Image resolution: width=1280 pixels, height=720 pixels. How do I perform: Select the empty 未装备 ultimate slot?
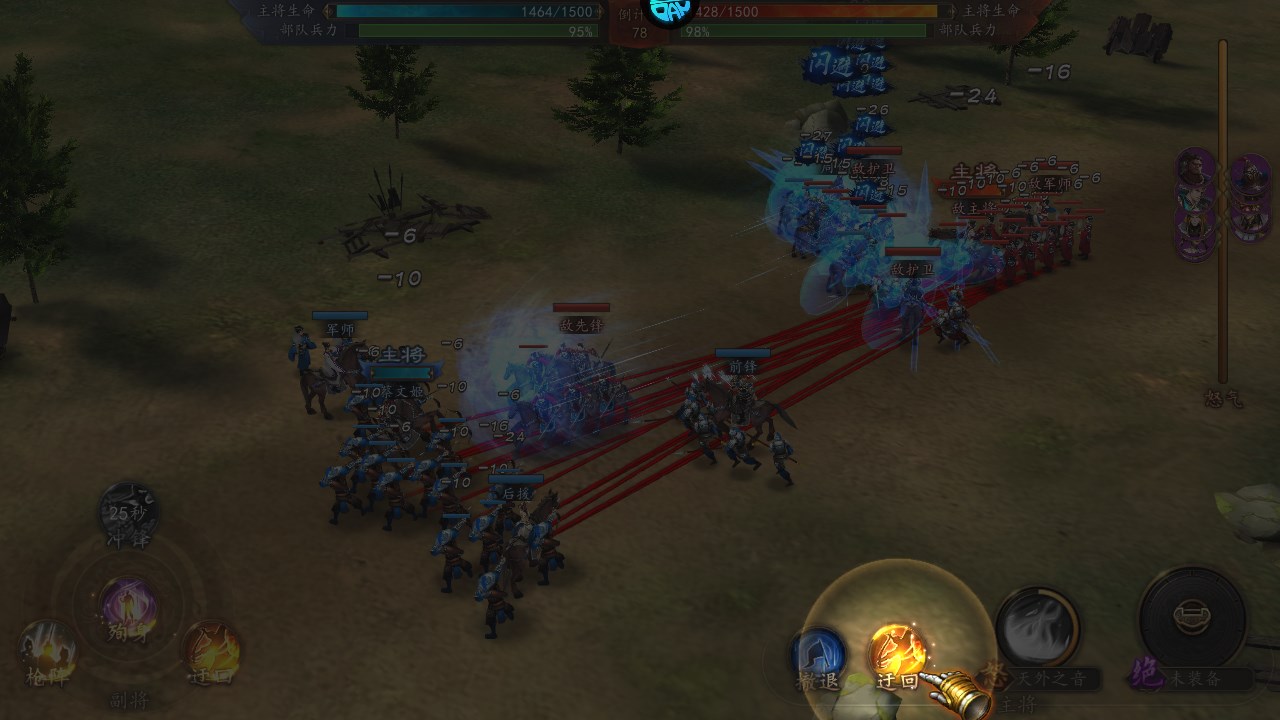tap(1192, 617)
